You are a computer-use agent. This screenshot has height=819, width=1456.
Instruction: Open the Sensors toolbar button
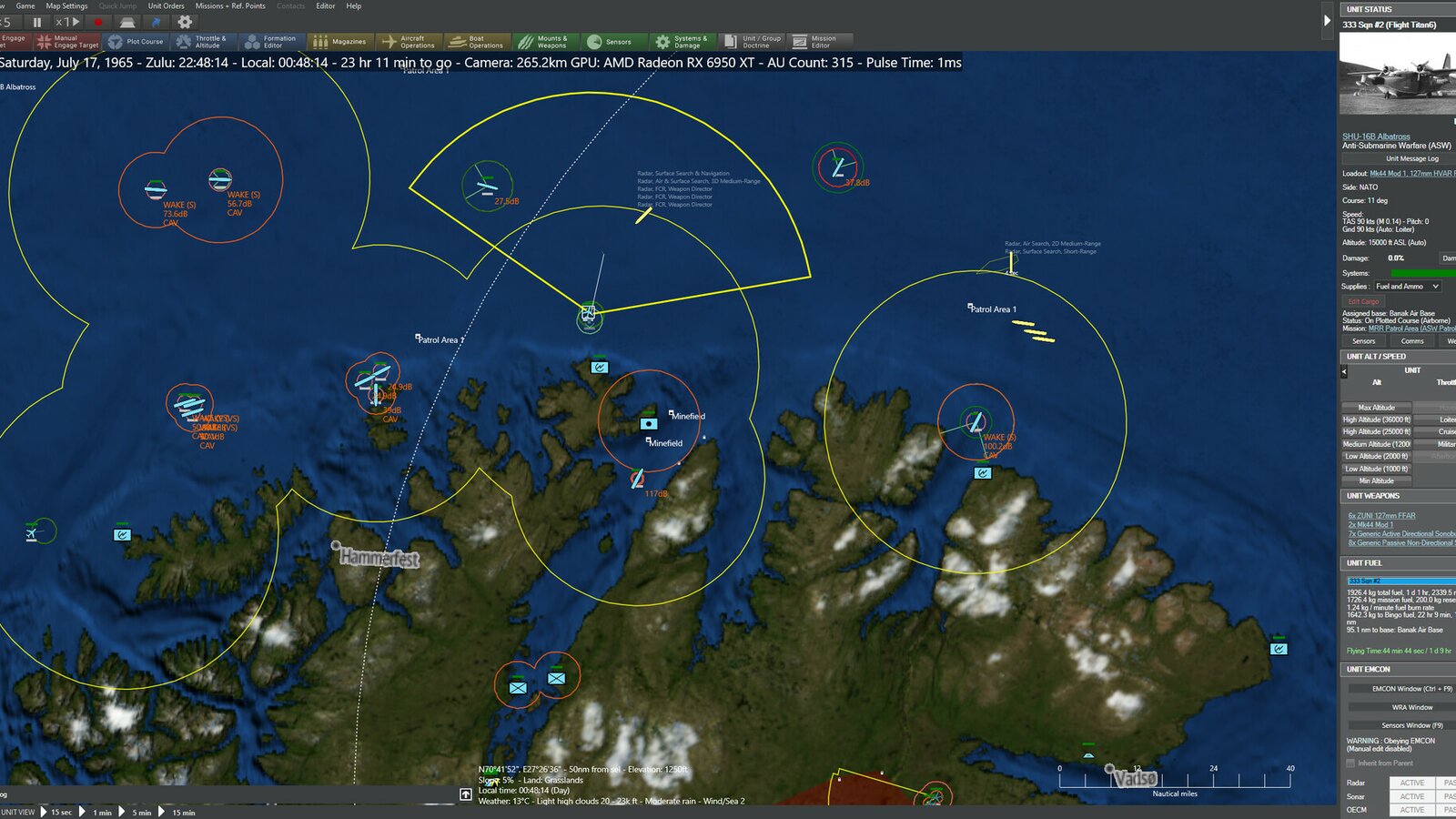[610, 42]
